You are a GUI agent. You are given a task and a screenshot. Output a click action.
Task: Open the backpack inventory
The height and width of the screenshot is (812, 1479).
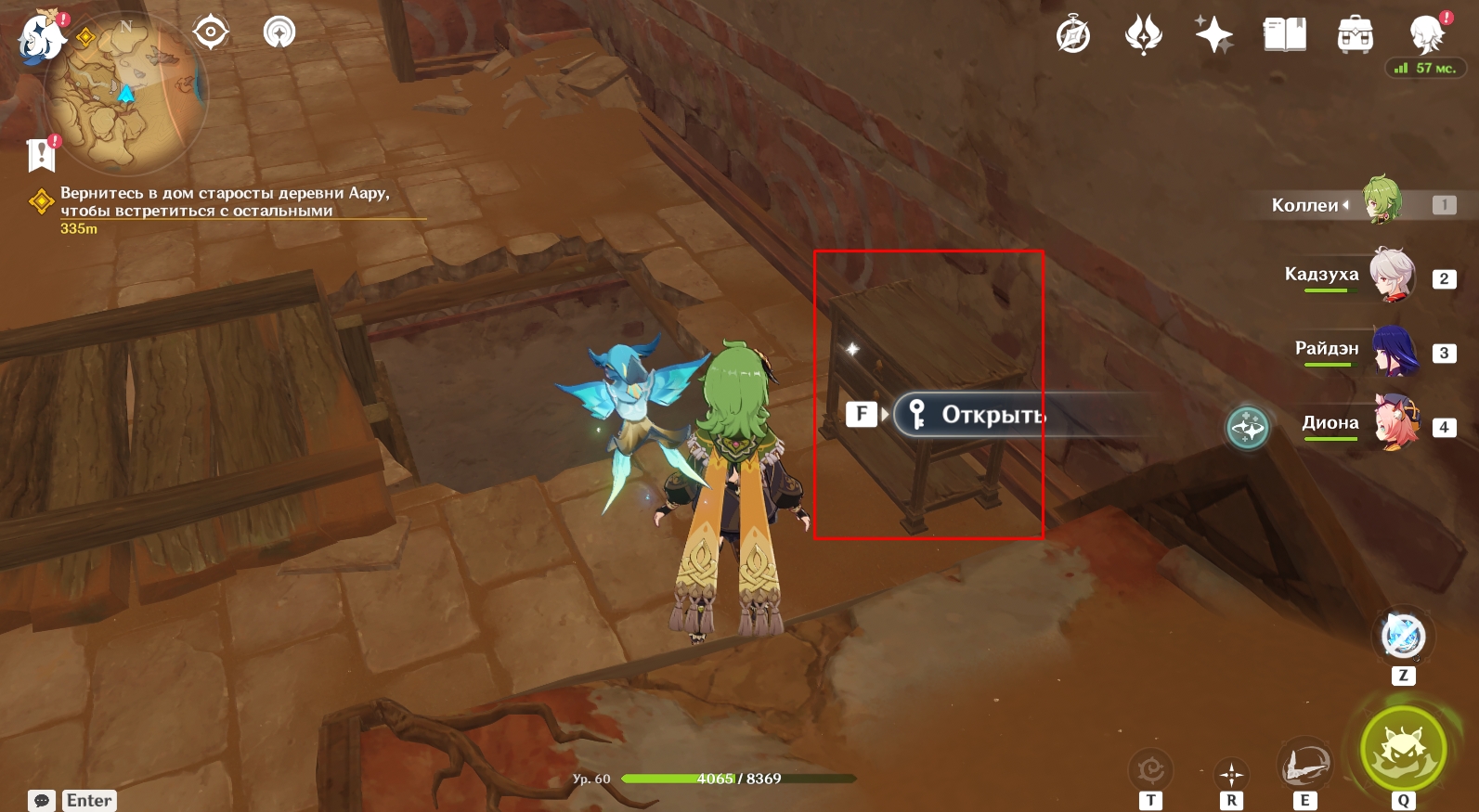coord(1355,35)
